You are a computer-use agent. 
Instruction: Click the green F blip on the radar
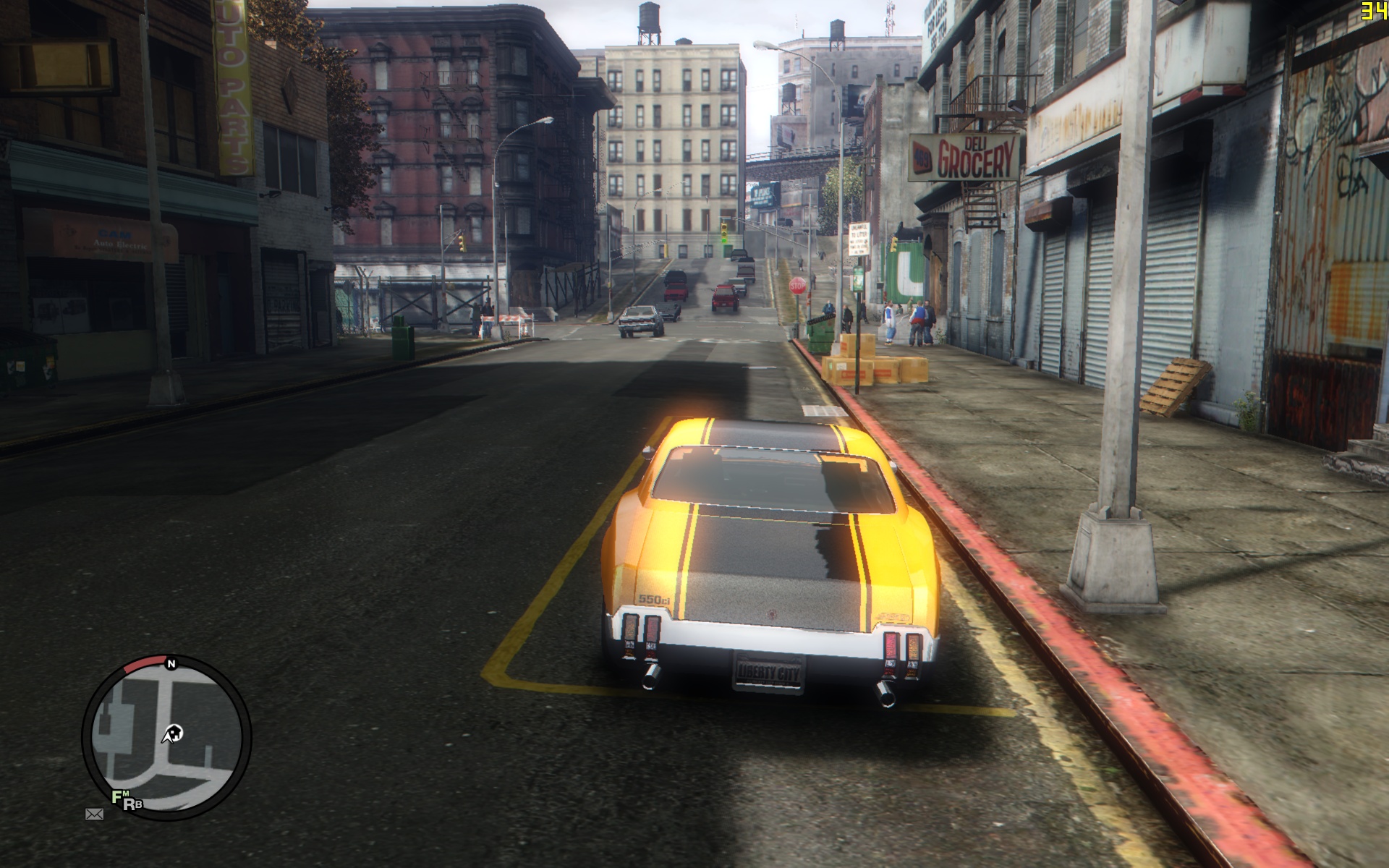[116, 797]
